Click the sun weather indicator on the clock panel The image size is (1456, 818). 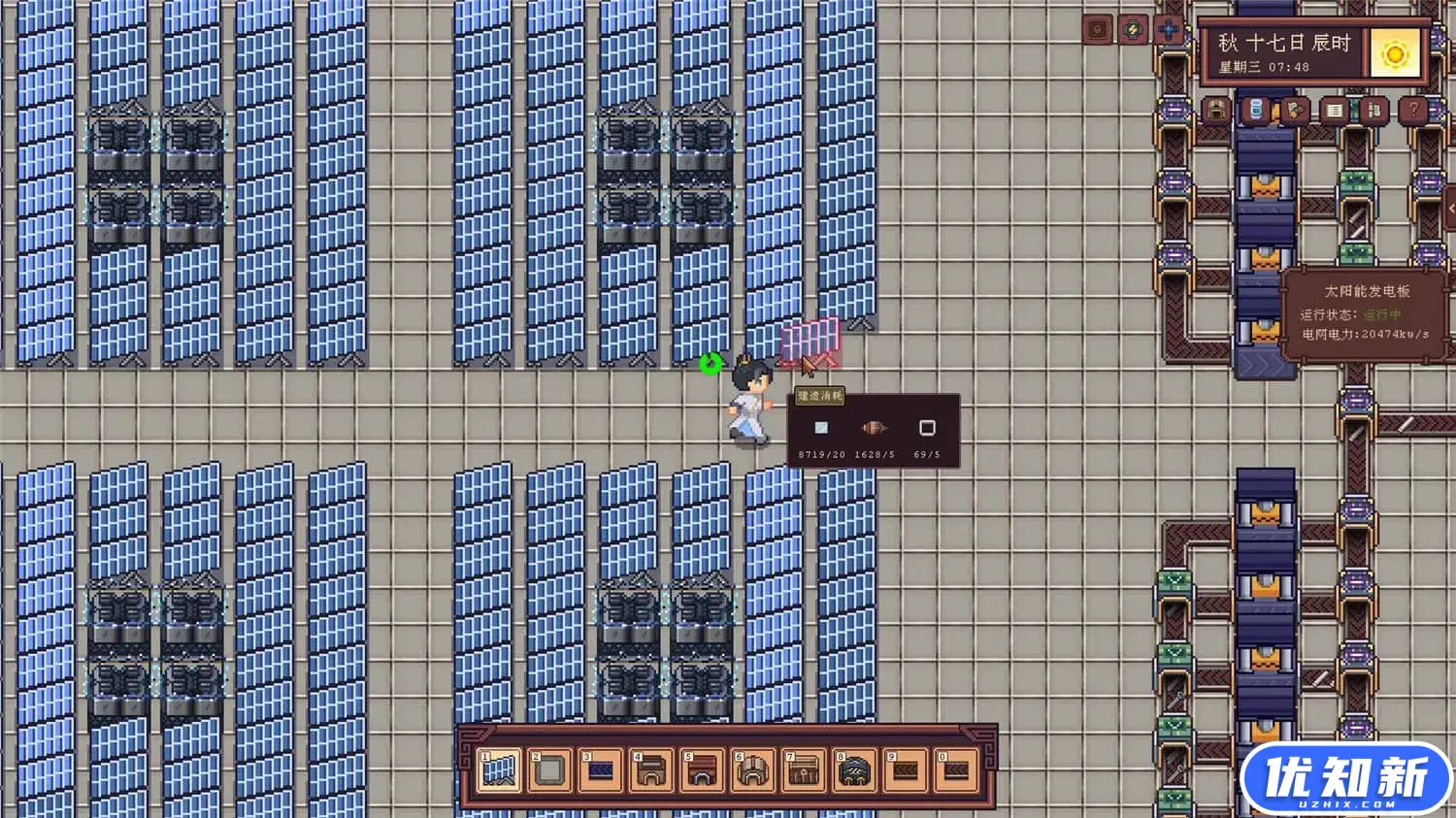tap(1394, 54)
